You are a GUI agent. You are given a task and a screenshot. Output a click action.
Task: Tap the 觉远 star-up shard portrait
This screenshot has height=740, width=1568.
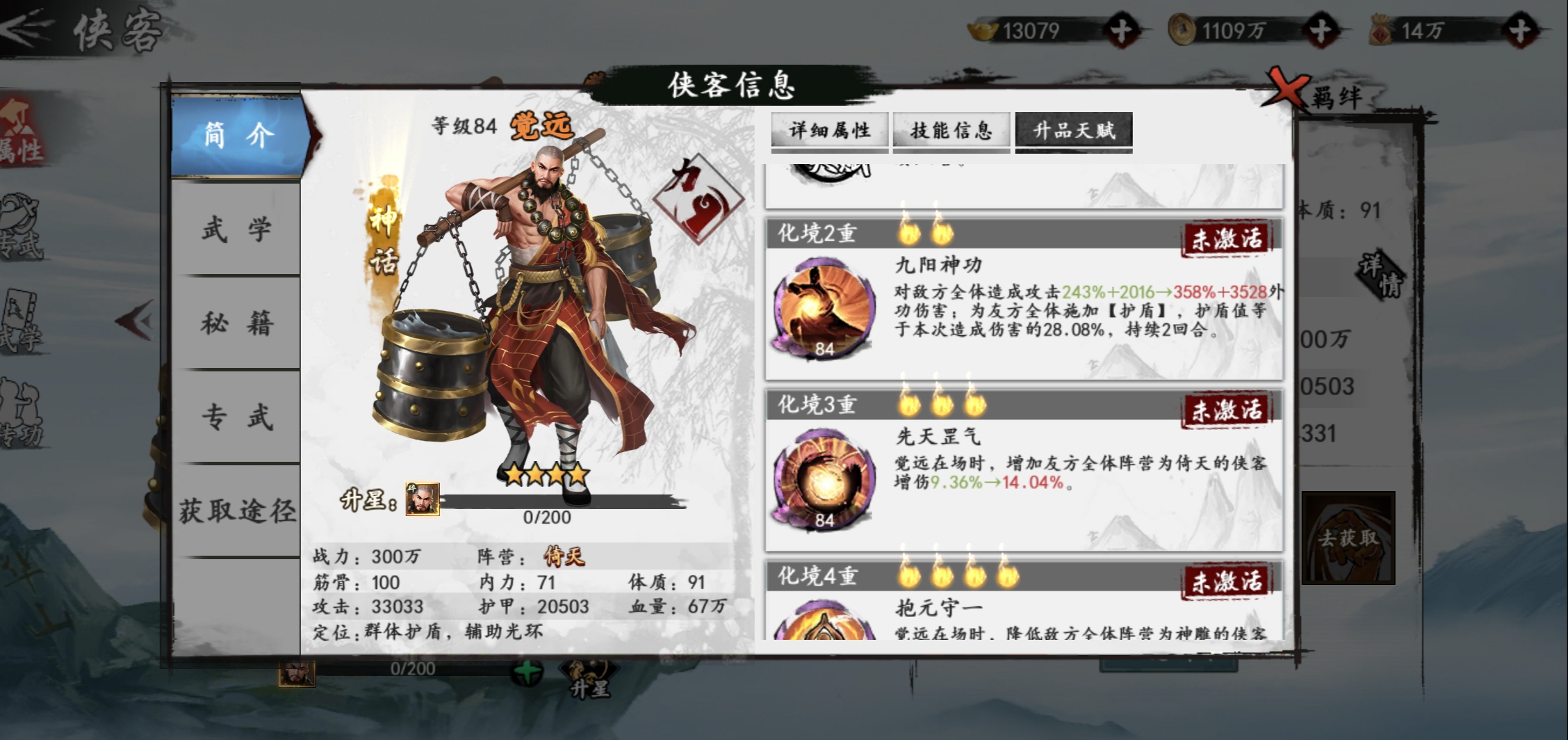tap(423, 499)
